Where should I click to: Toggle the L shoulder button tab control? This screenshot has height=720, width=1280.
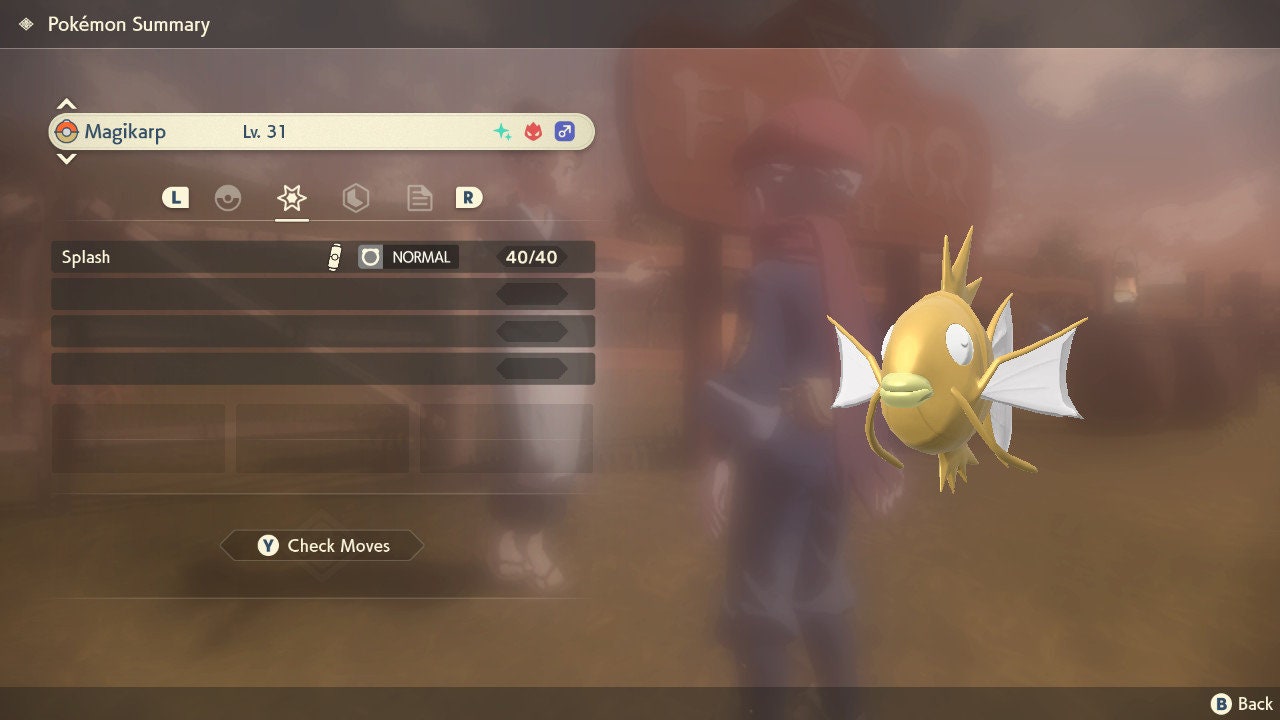pyautogui.click(x=175, y=198)
